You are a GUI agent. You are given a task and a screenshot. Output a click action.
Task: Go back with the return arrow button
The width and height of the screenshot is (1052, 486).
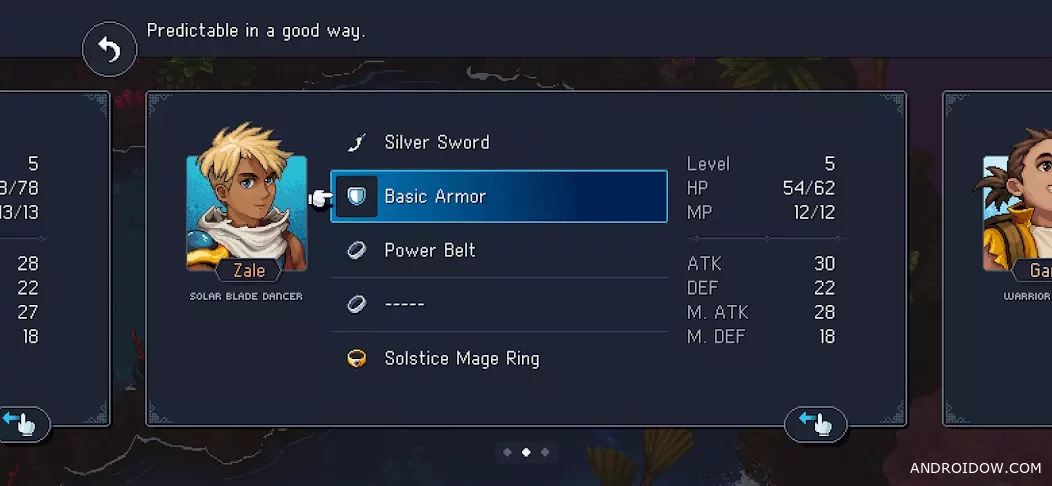(x=109, y=51)
